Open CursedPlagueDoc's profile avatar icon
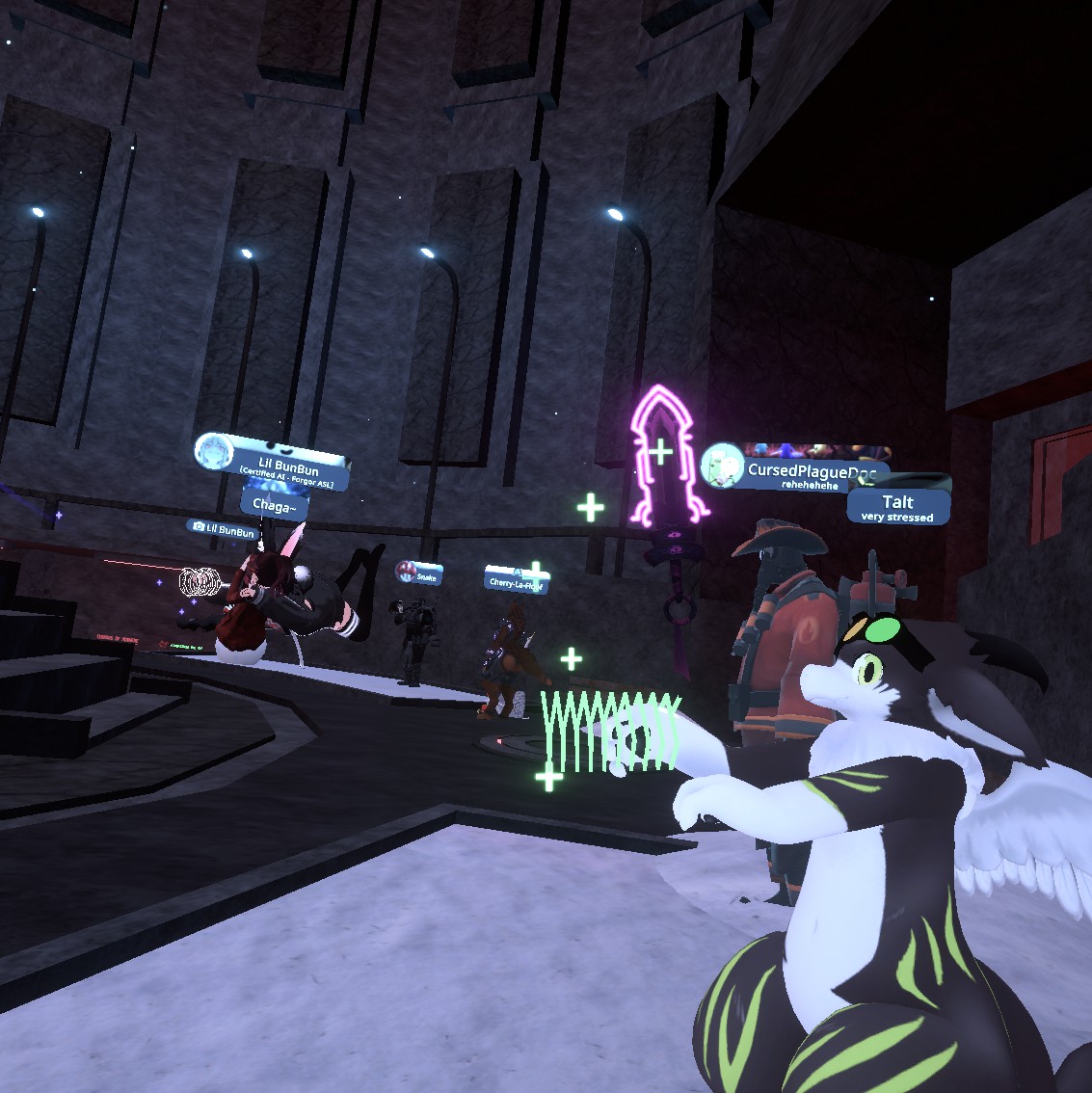Screen dimensions: 1092x1093 pyautogui.click(x=722, y=467)
